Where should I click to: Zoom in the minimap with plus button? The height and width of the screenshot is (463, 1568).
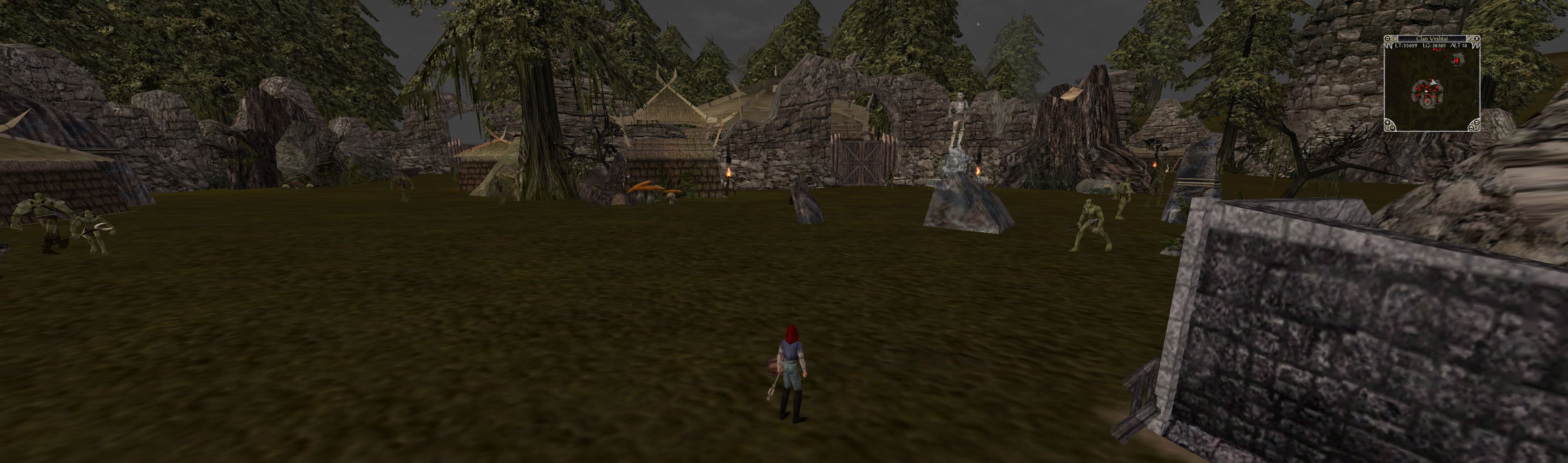pyautogui.click(x=1388, y=123)
